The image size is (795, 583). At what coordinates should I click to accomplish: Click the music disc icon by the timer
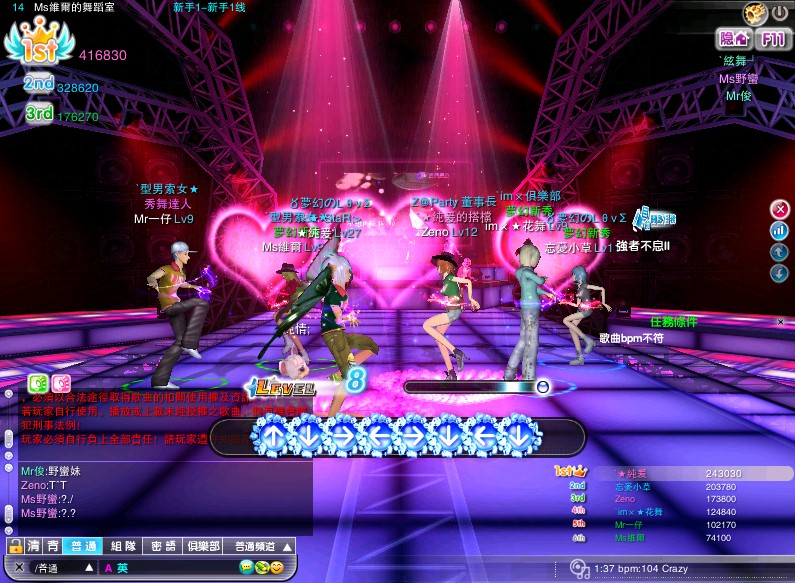pos(577,569)
